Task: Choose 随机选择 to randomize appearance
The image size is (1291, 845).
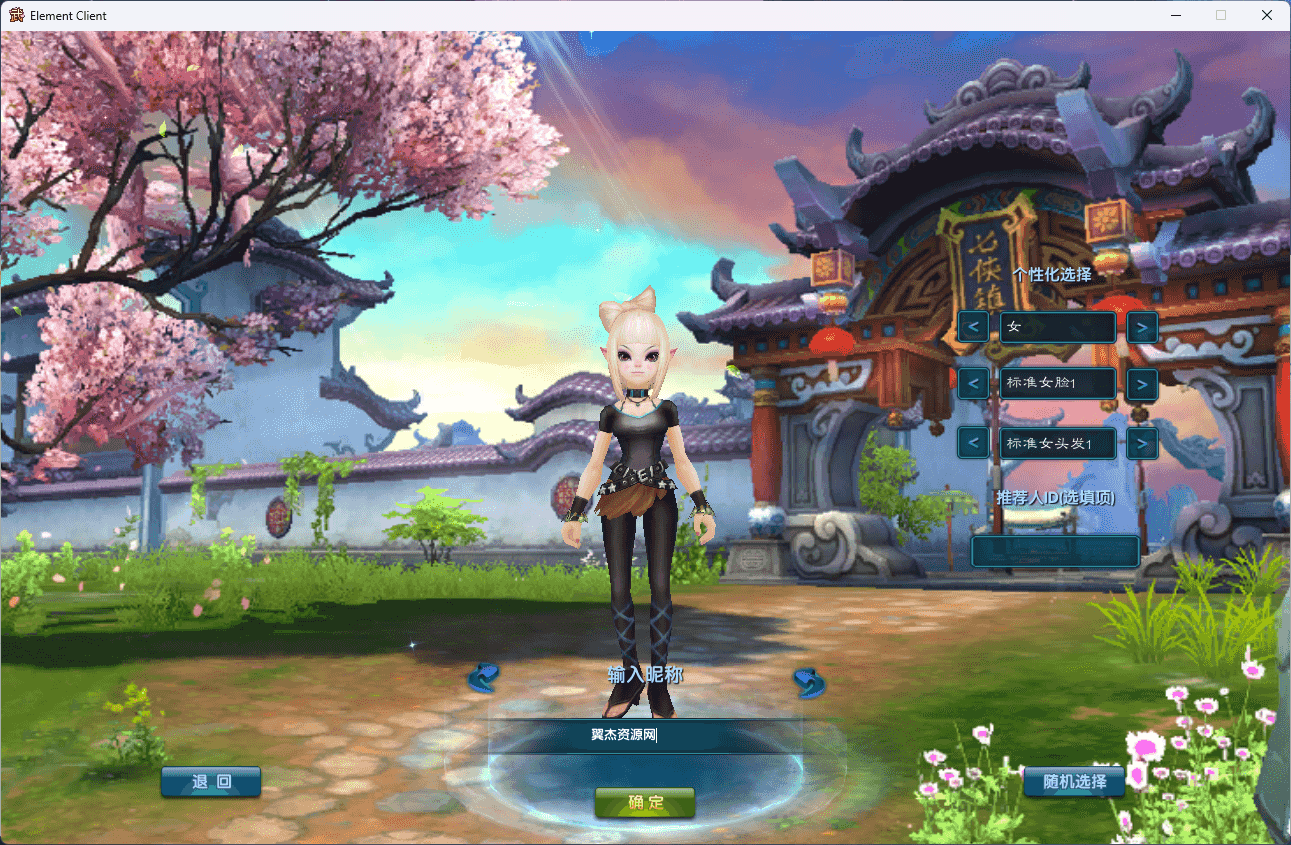Action: click(x=1074, y=782)
